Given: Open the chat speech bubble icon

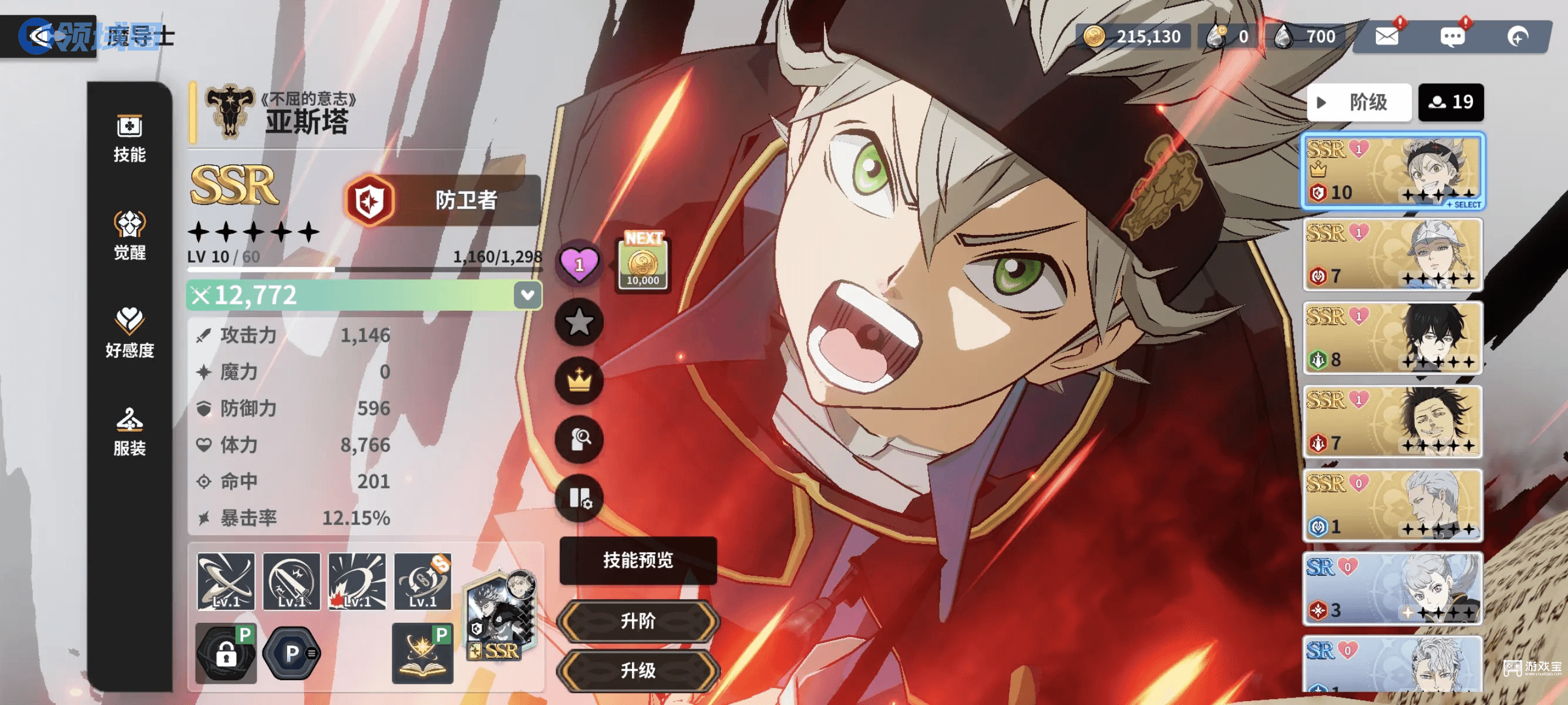Looking at the screenshot, I should 1452,36.
